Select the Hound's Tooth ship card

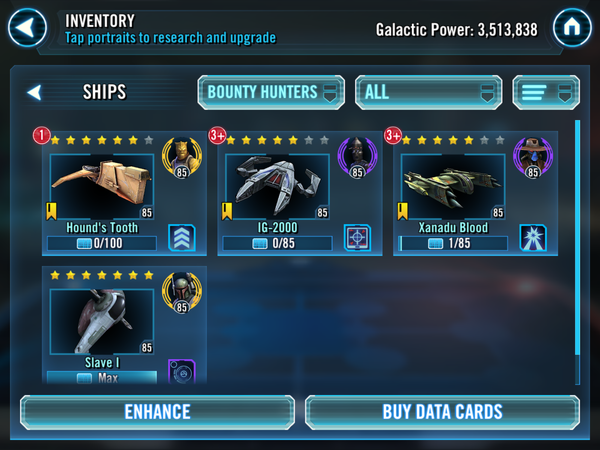(102, 186)
